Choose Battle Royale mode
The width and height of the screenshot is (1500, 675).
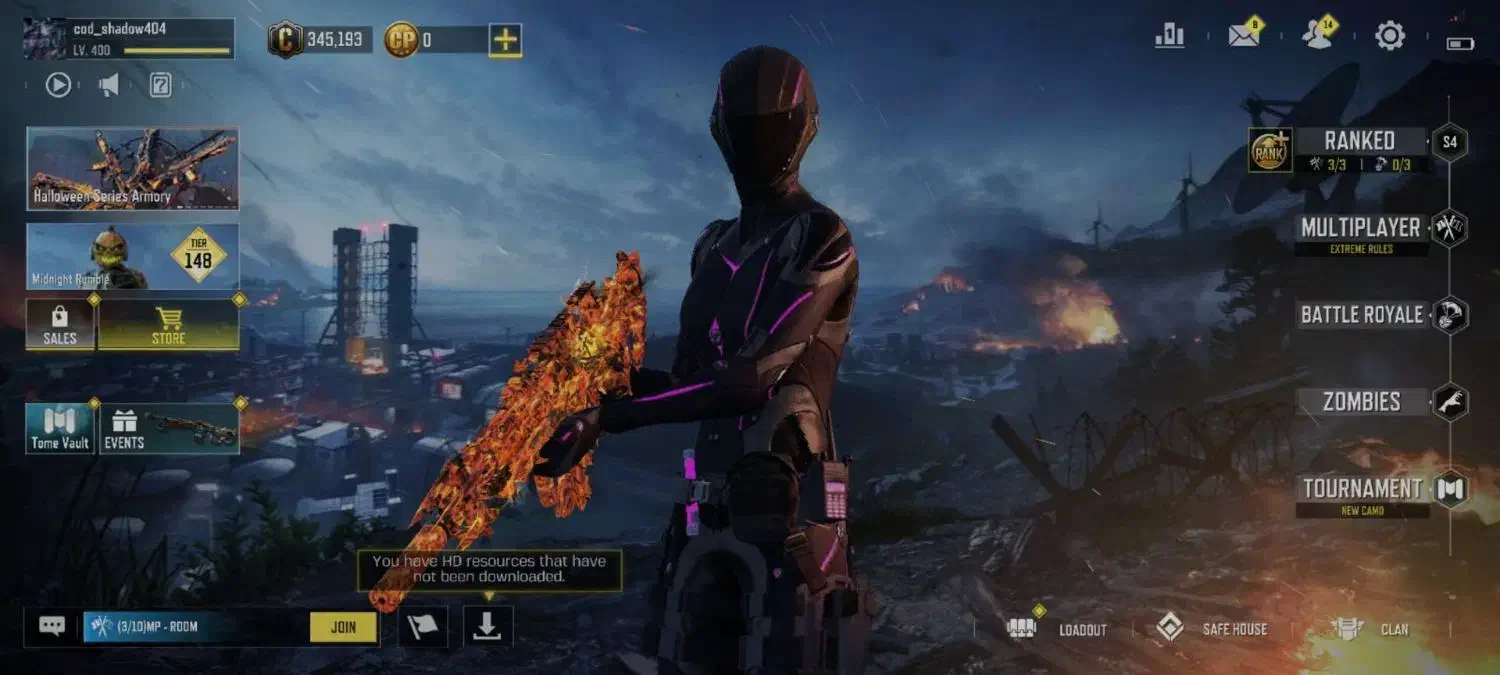pos(1361,315)
